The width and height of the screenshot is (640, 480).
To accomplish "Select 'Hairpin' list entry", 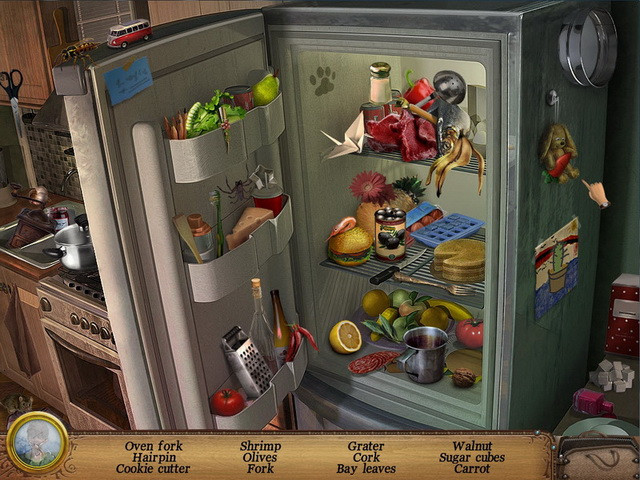I will pos(151,458).
